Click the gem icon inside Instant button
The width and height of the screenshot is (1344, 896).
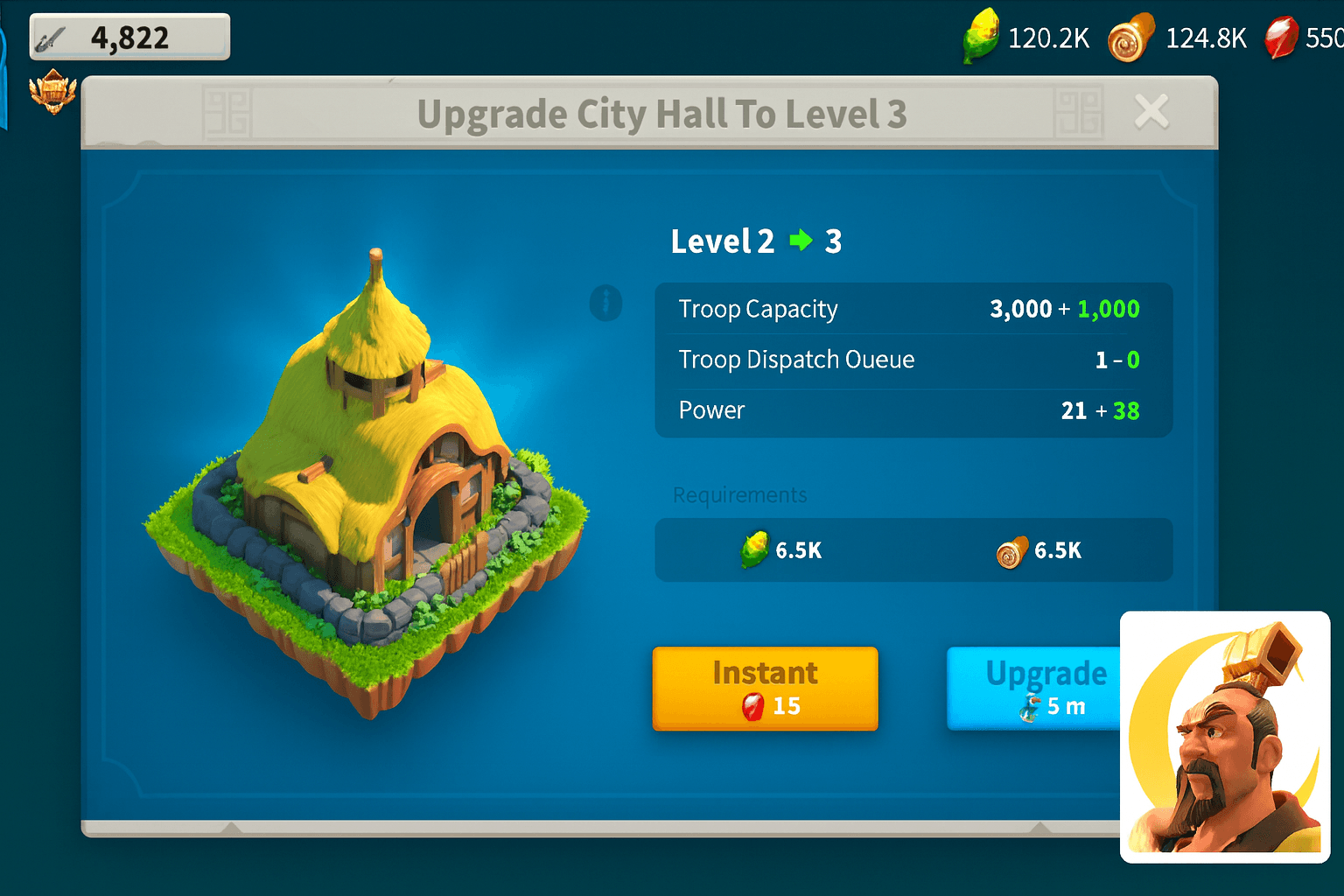tap(752, 706)
